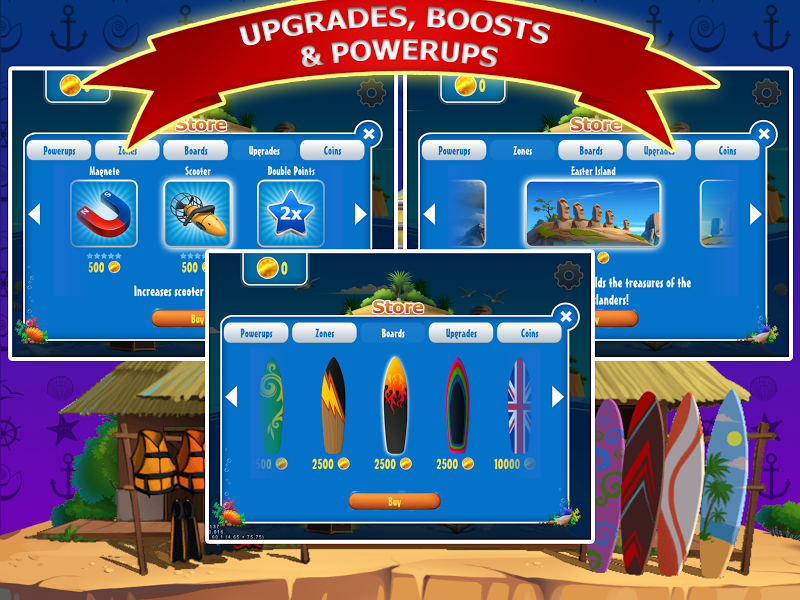Switch to Upgrades tab in the surfboard store

(460, 333)
